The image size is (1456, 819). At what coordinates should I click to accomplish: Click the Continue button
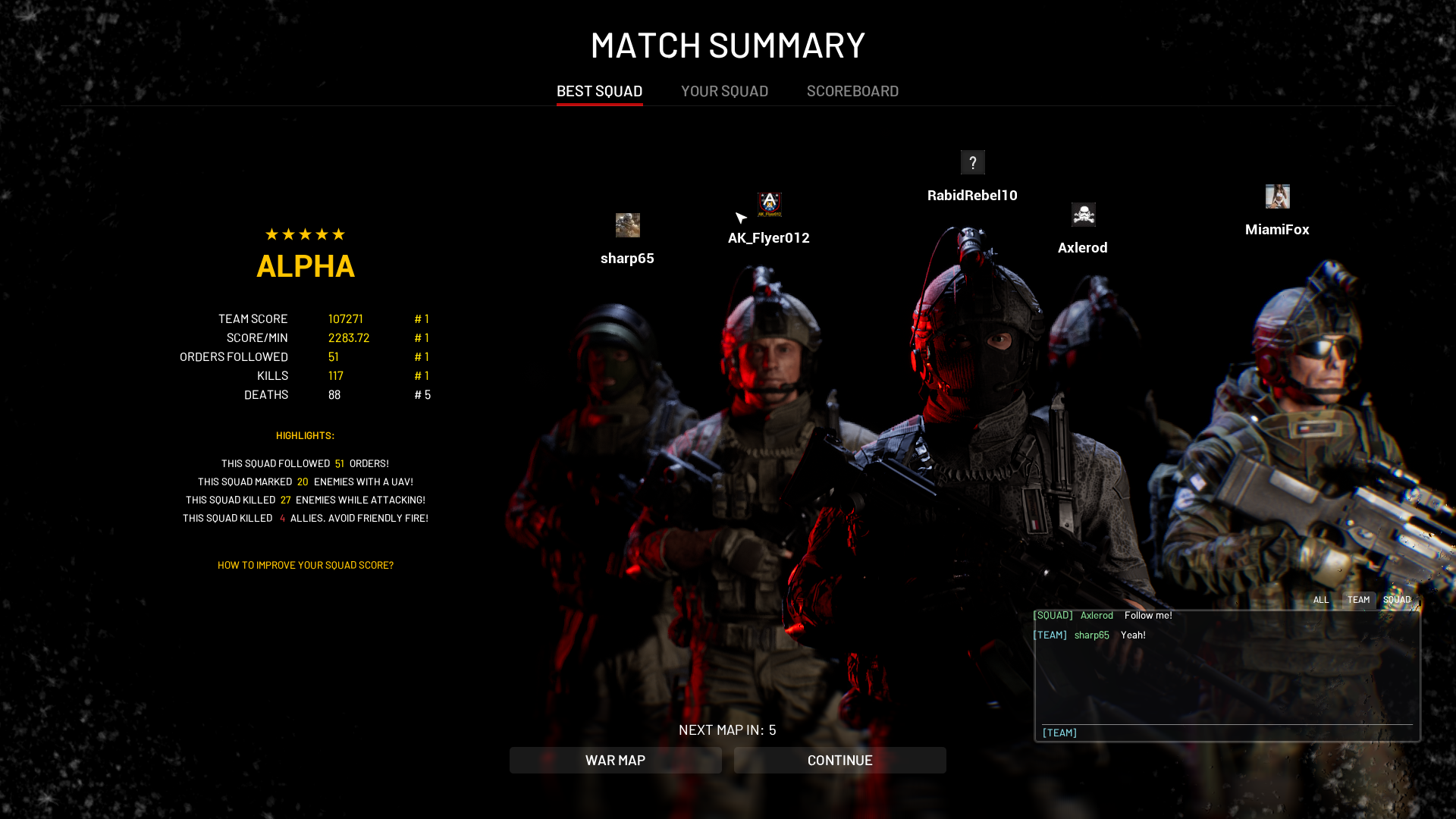839,760
